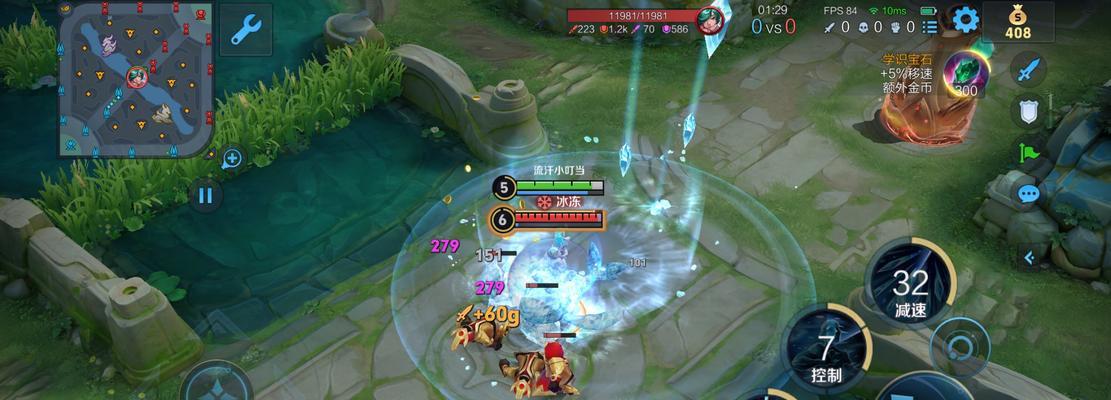Open the quick chat bubble
This screenshot has height=400, width=1111.
pos(1028,195)
